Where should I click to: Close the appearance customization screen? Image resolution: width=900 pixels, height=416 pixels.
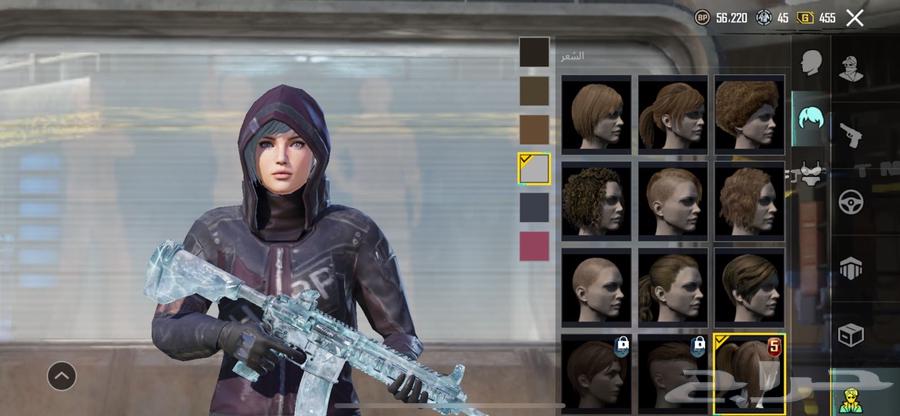point(854,17)
